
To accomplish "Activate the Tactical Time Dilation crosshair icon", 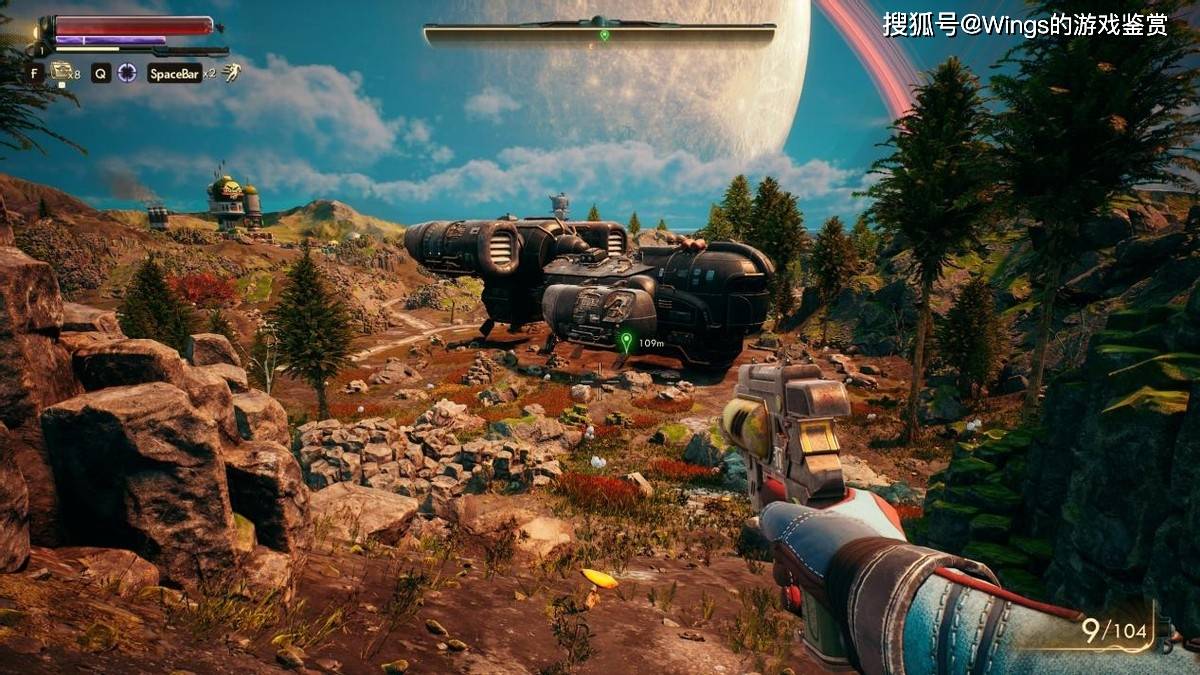I will (127, 72).
